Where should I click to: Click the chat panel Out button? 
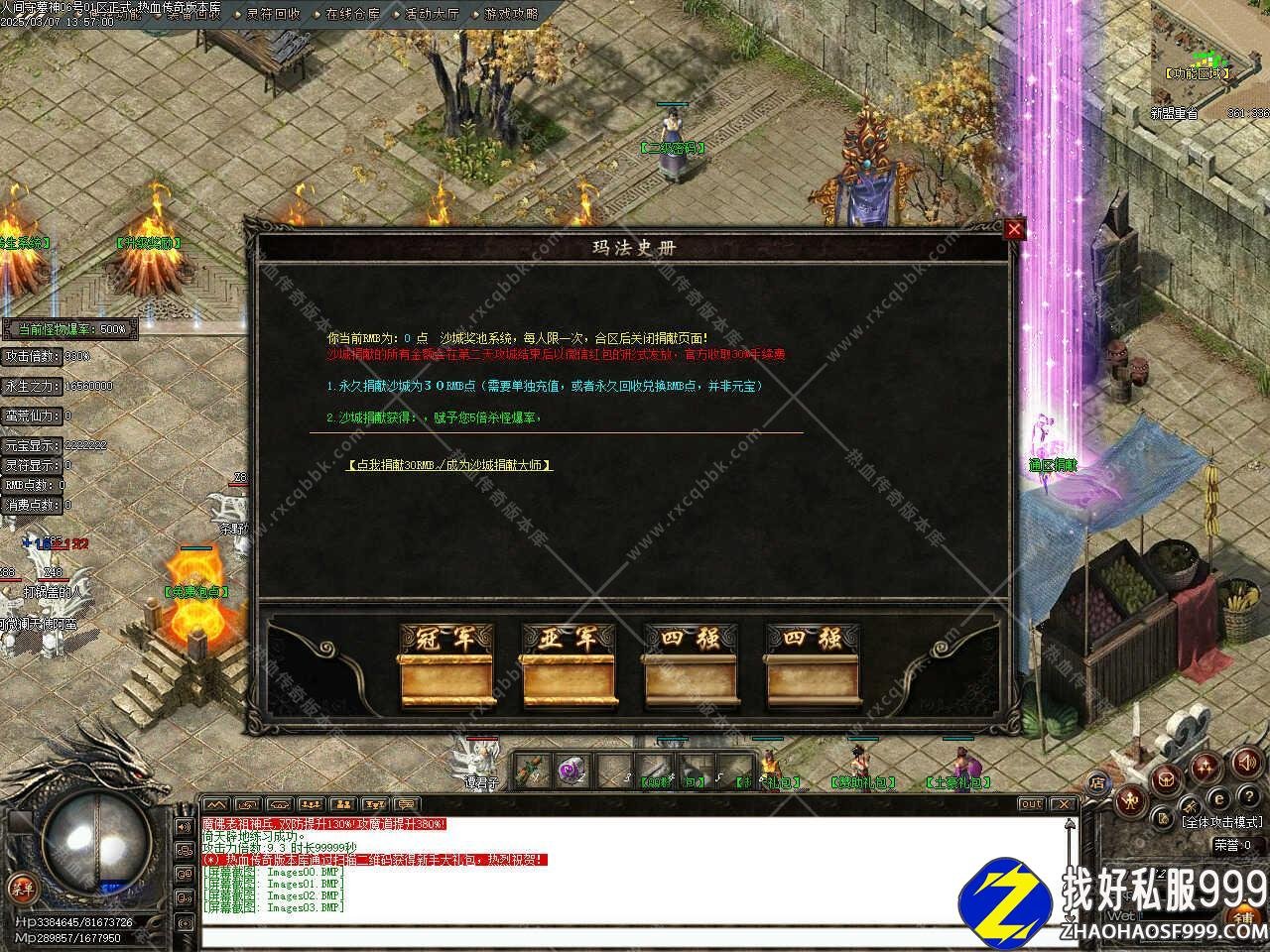tap(1032, 804)
